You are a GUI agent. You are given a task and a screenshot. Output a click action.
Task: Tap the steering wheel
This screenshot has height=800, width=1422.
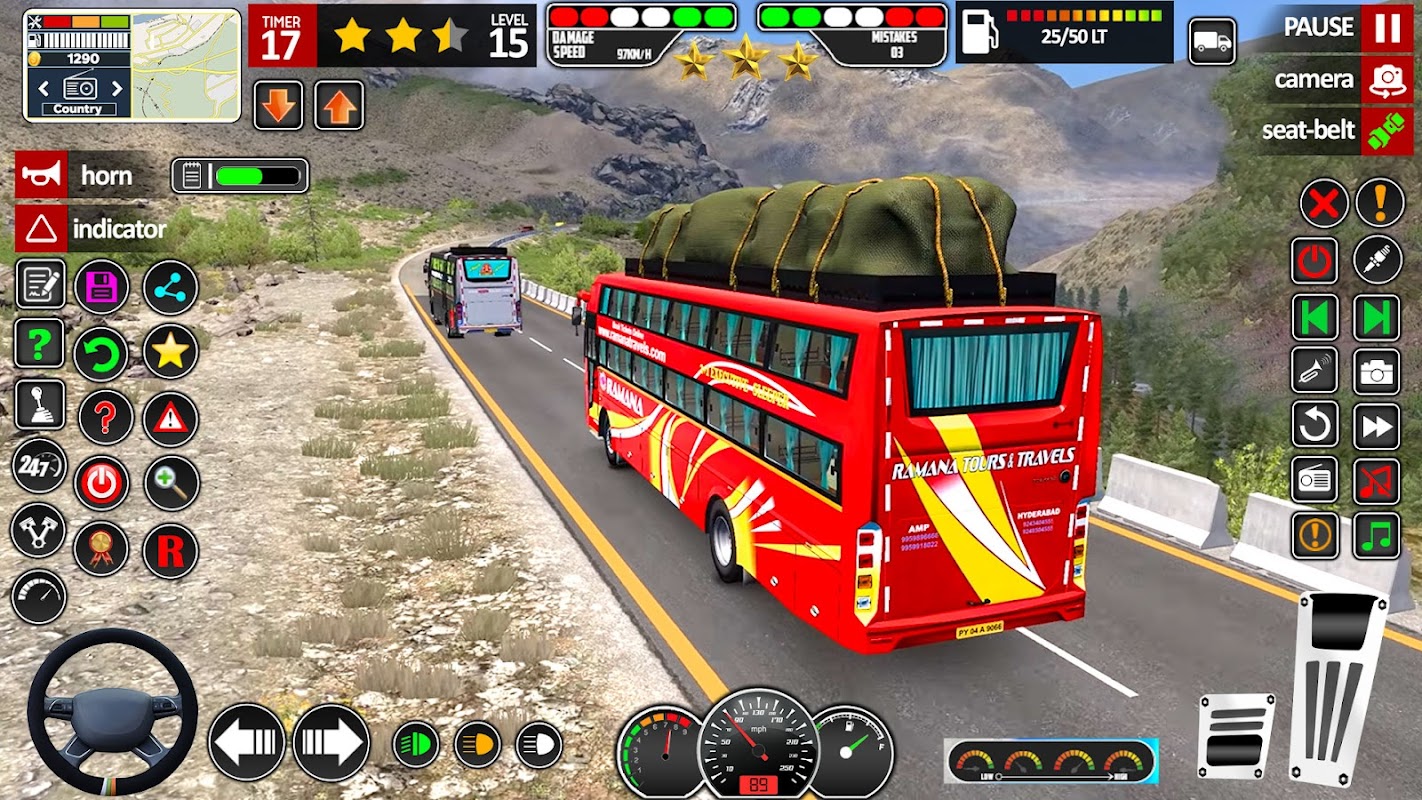click(111, 712)
